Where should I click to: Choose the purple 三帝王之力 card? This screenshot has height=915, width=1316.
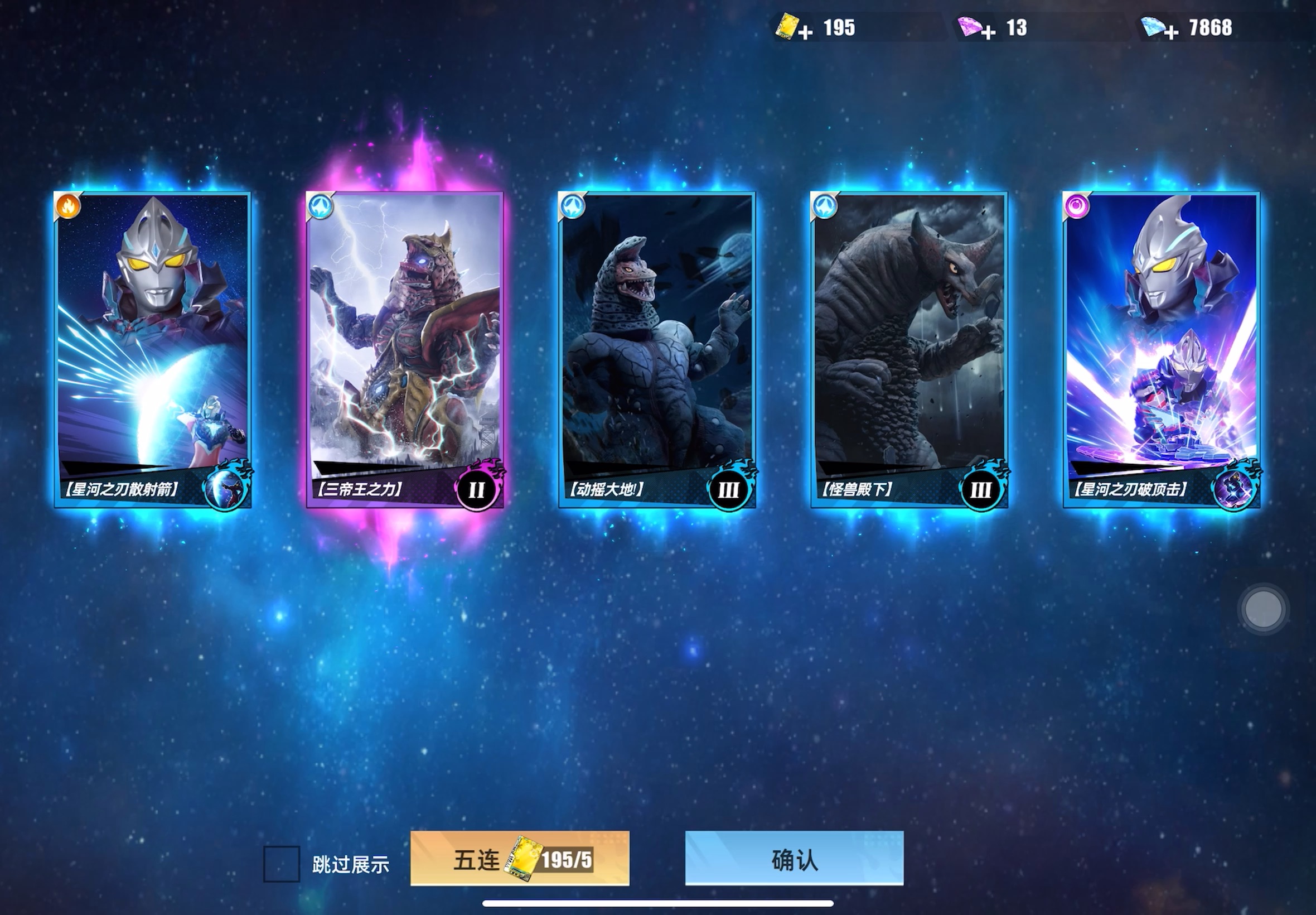tap(404, 350)
